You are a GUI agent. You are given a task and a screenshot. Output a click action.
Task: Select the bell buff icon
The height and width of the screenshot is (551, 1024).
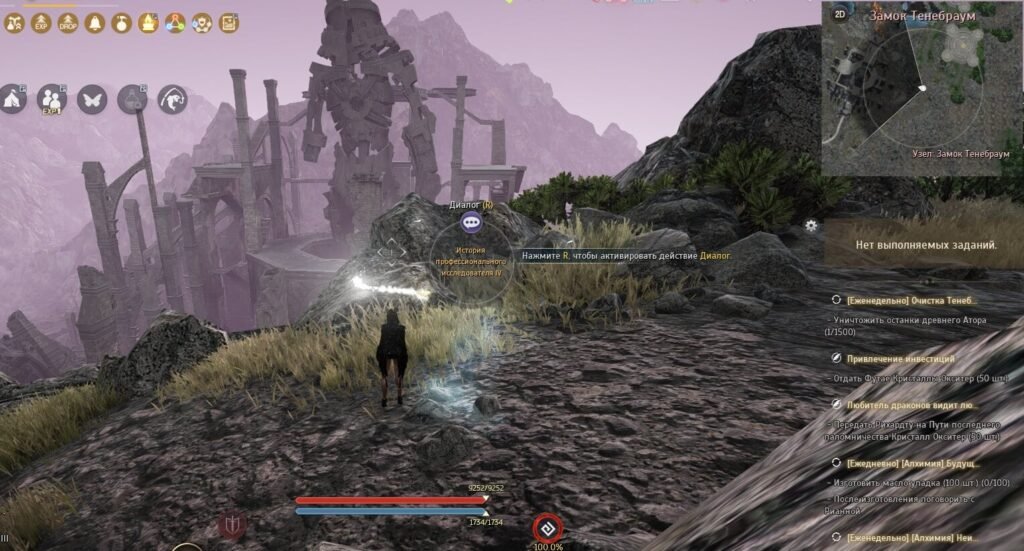click(95, 22)
